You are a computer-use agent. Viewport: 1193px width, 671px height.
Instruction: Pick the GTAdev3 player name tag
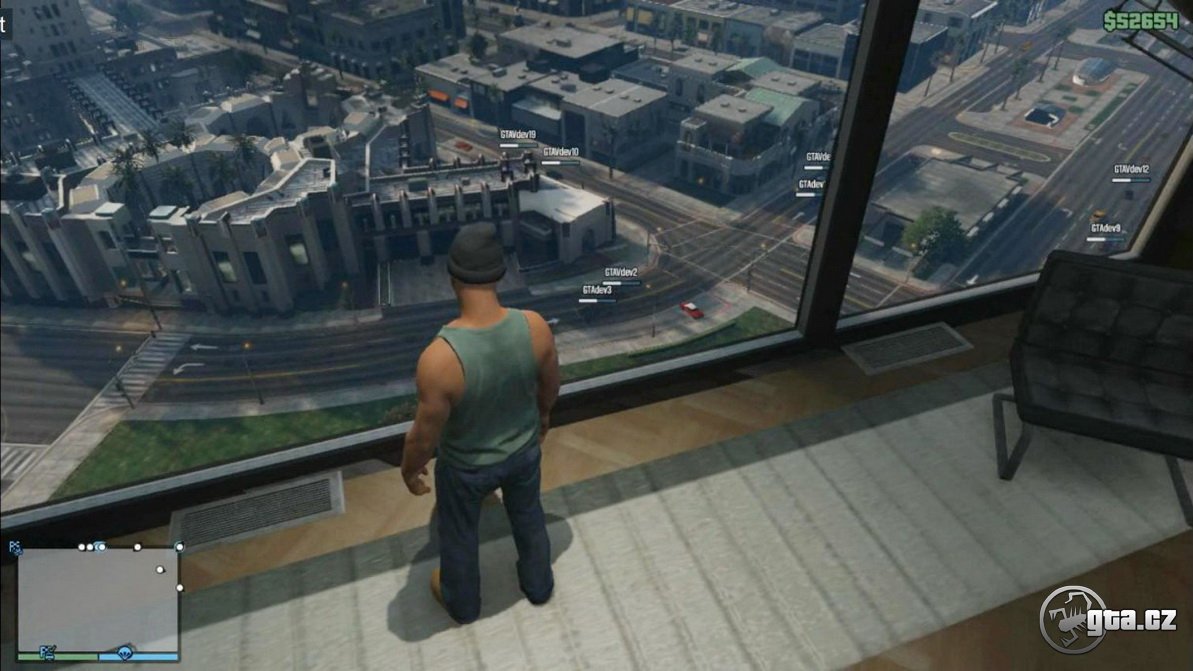(x=597, y=290)
